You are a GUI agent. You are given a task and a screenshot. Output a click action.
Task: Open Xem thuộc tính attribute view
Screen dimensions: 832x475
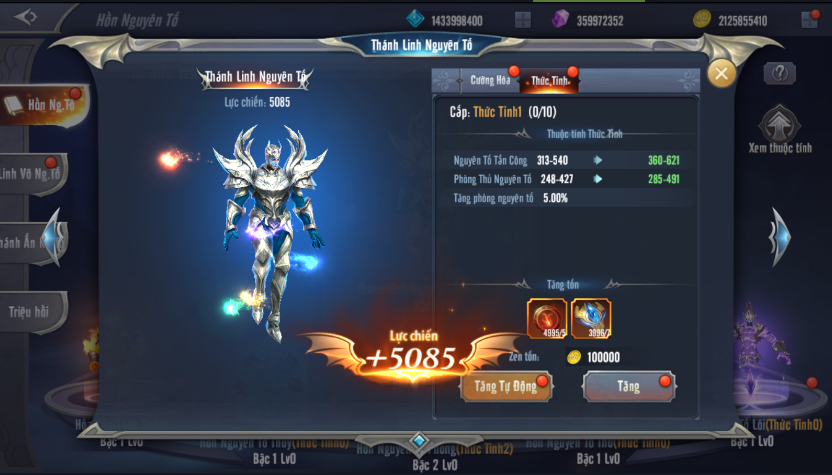click(780, 130)
